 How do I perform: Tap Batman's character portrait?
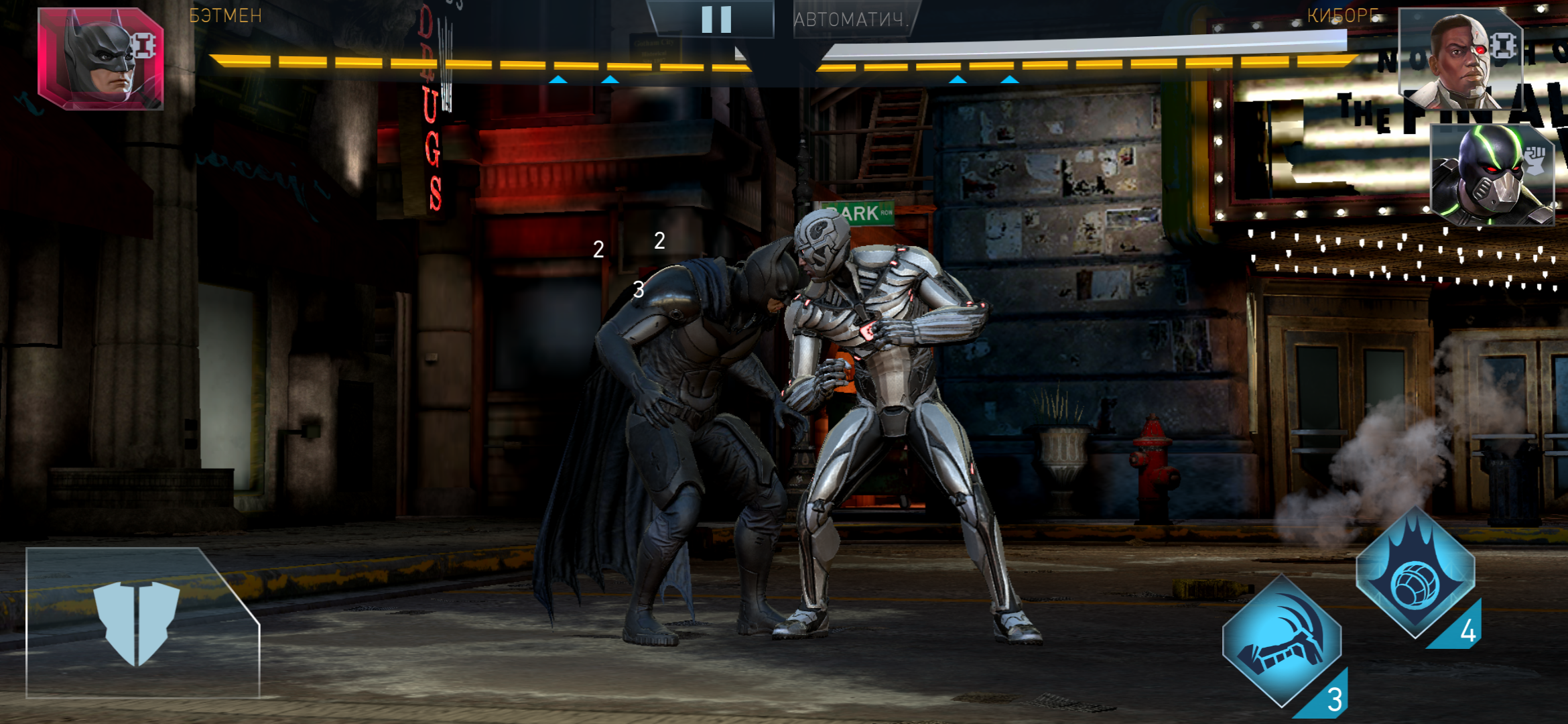pos(101,59)
